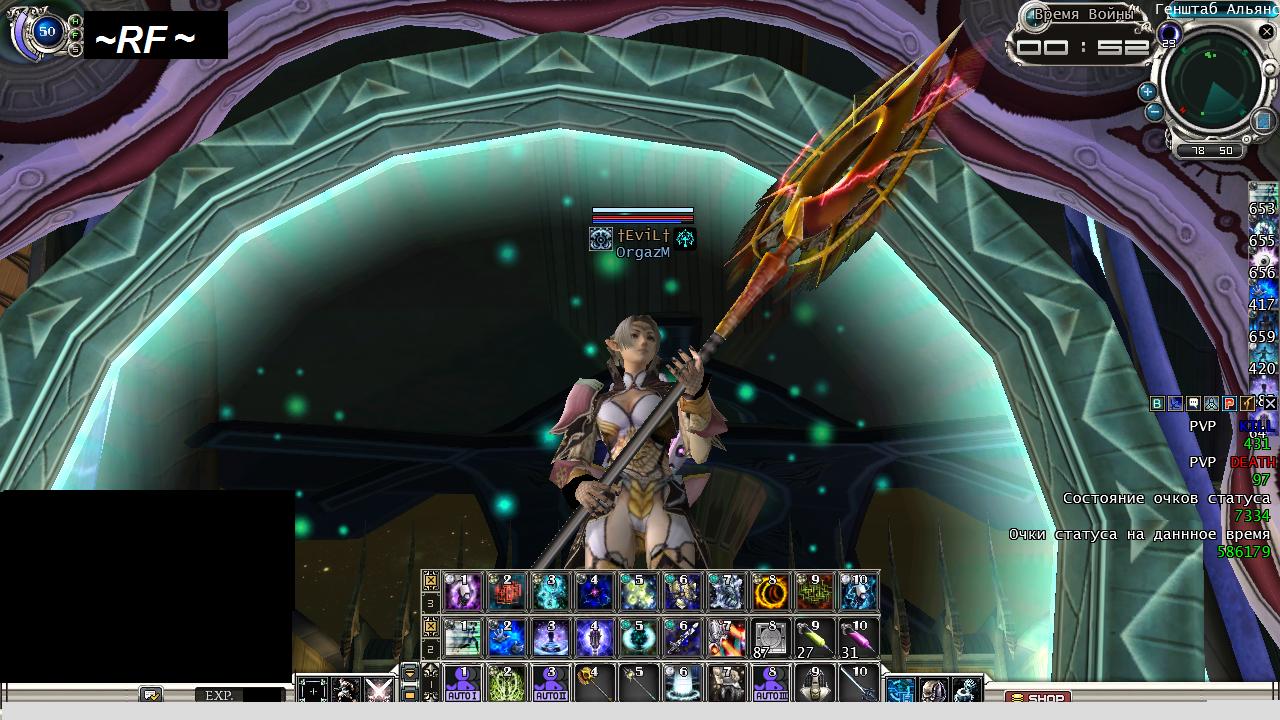1280x720 pixels.
Task: Click the blue letter B window icon
Action: [1157, 404]
